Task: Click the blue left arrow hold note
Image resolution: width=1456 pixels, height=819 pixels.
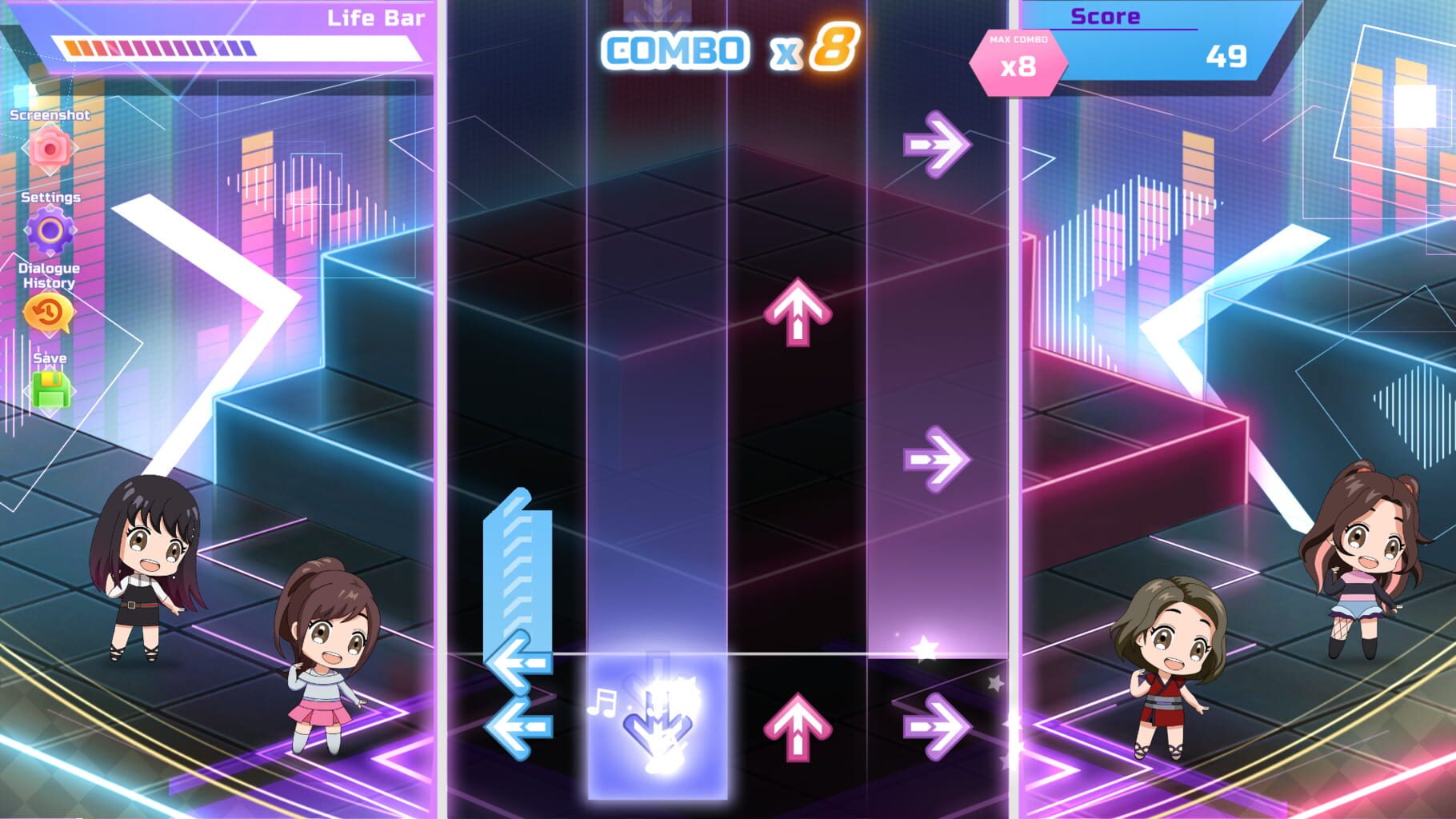Action: click(521, 608)
